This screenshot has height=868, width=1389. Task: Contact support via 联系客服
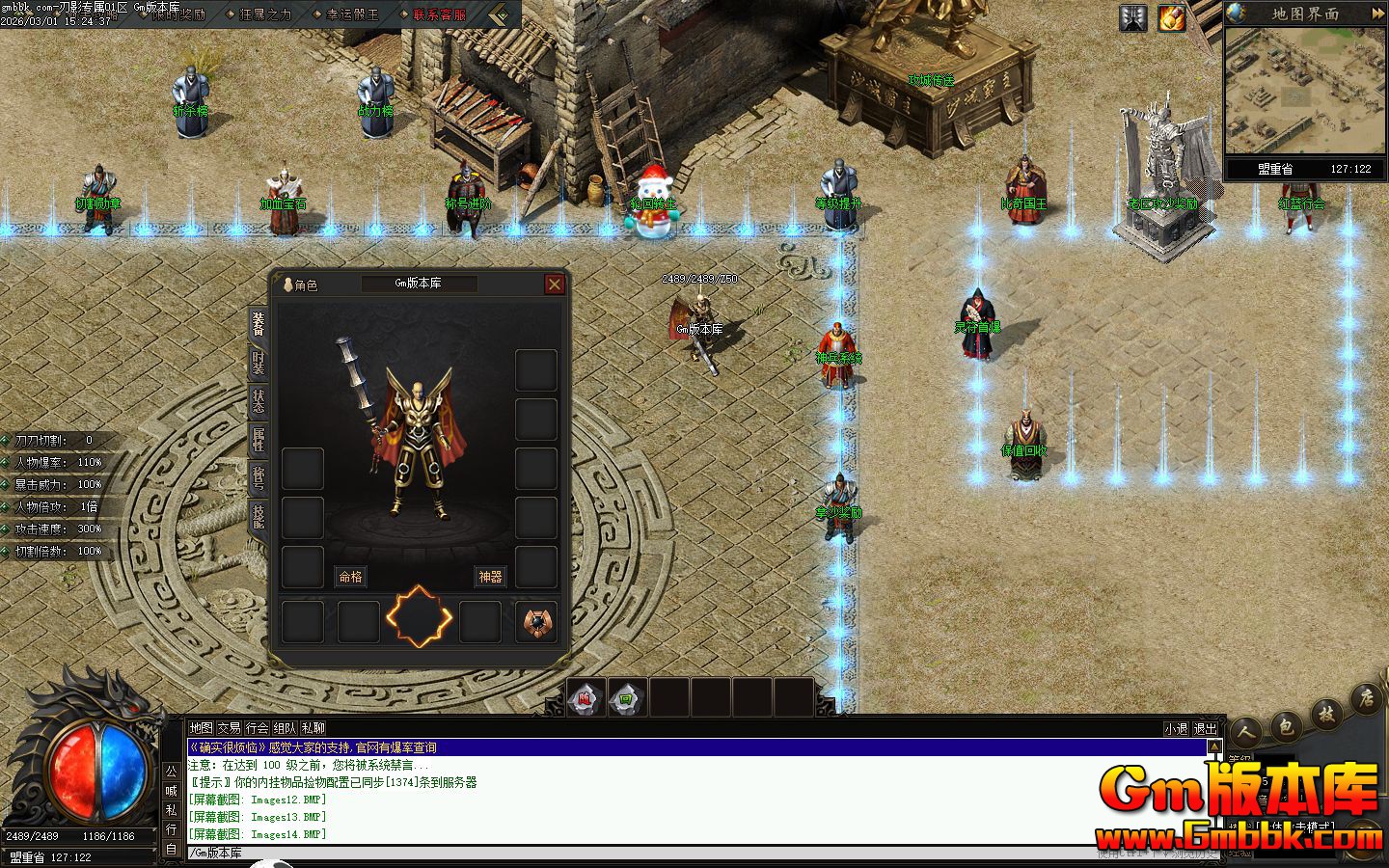(439, 14)
